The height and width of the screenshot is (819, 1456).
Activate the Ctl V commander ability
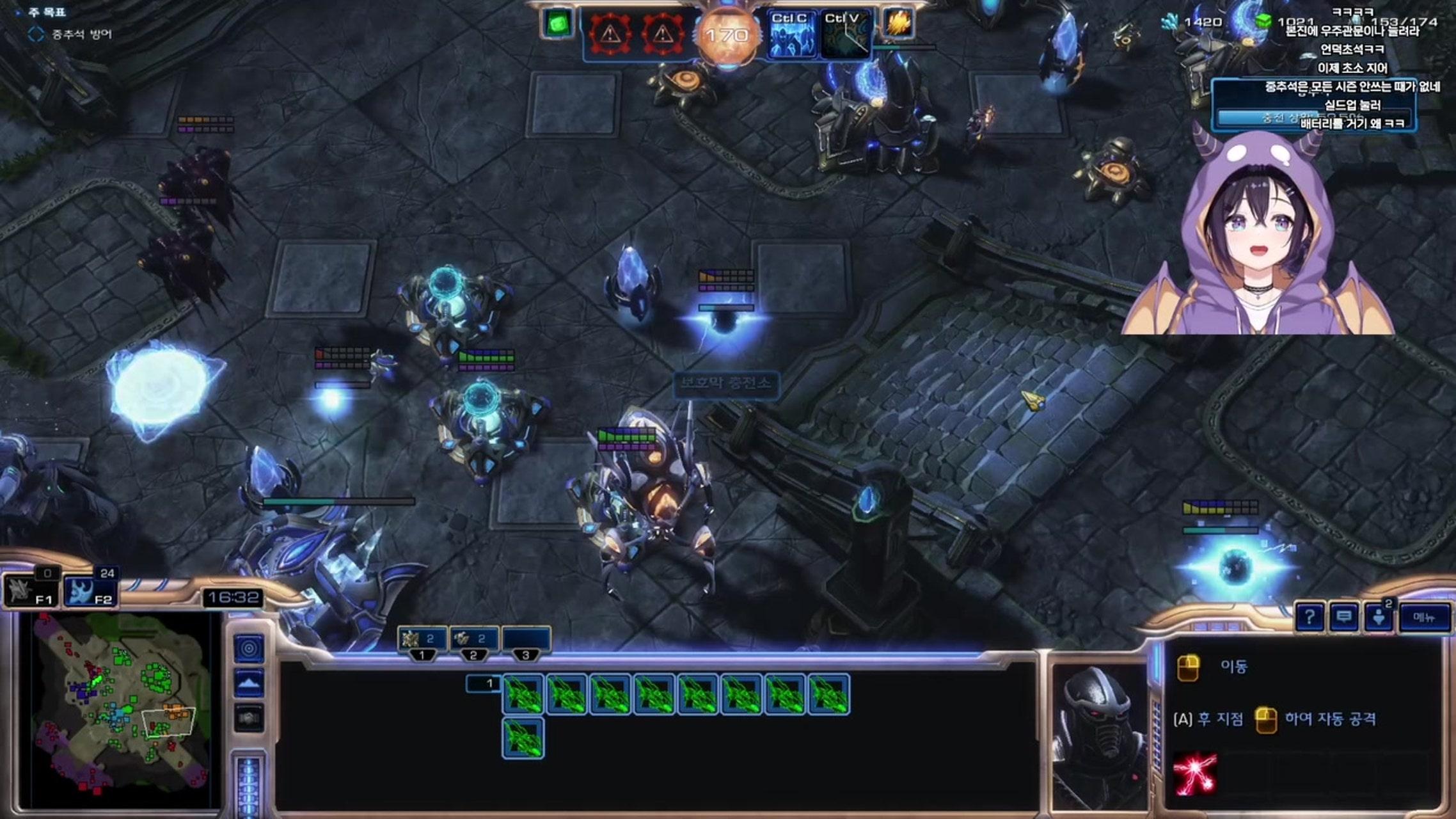[844, 36]
